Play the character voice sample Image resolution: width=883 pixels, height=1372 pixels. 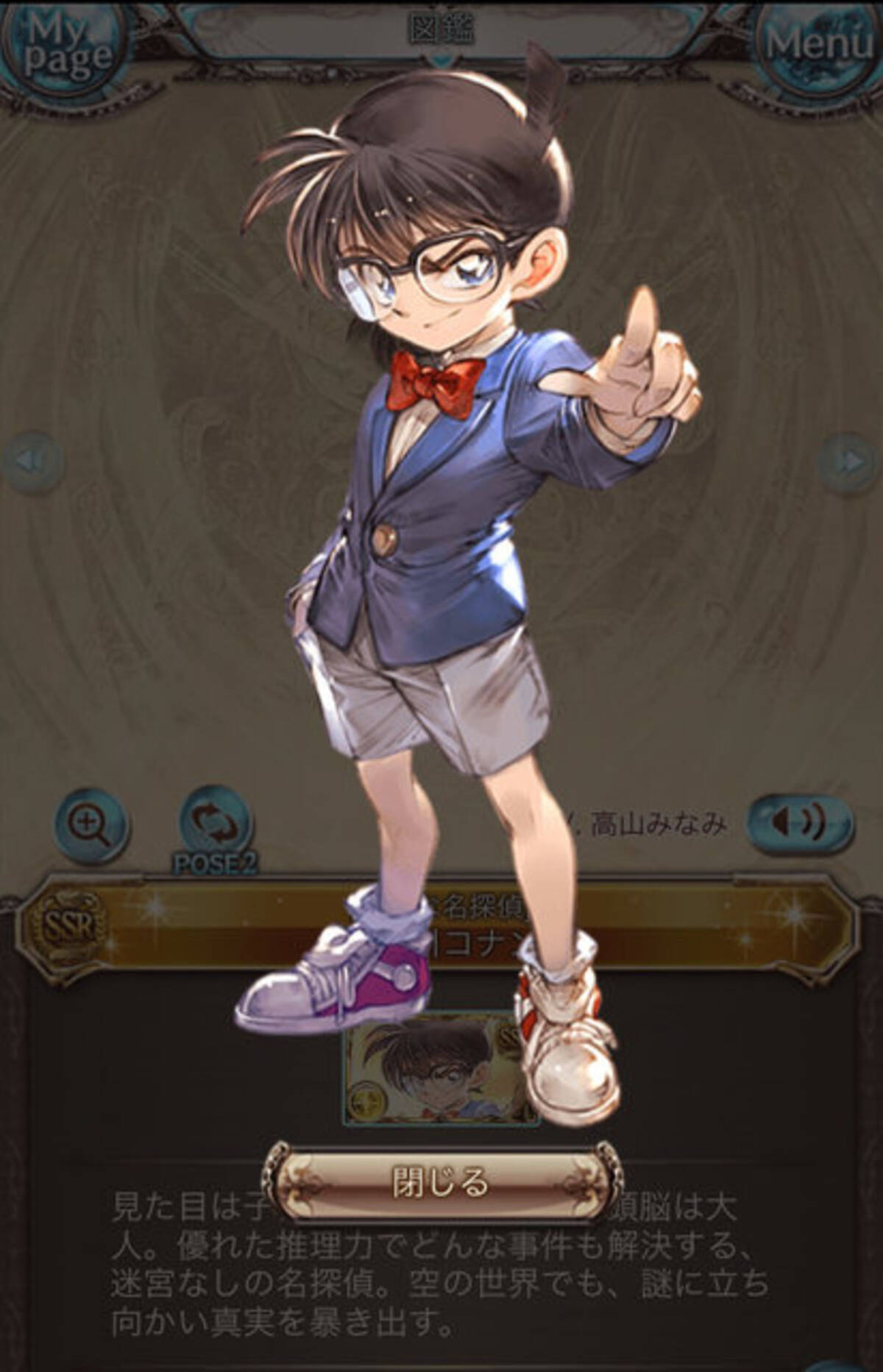tap(801, 822)
